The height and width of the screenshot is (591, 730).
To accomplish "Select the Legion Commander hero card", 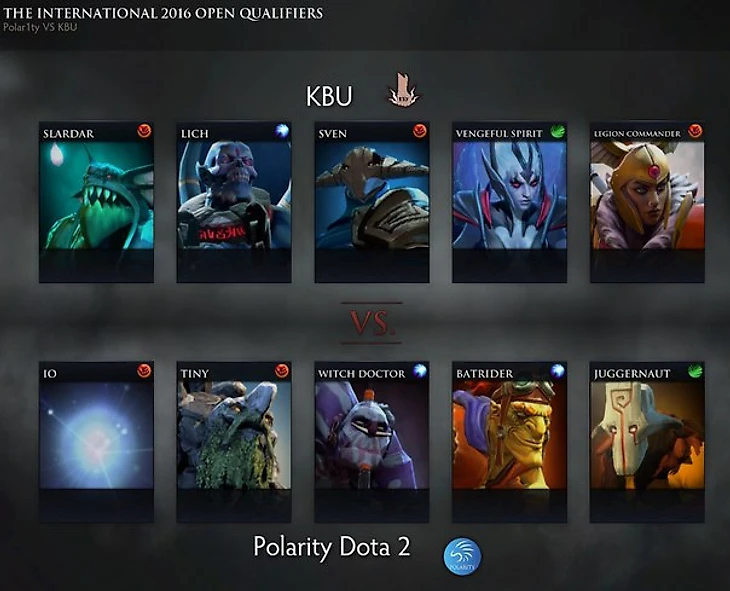I will coord(647,202).
